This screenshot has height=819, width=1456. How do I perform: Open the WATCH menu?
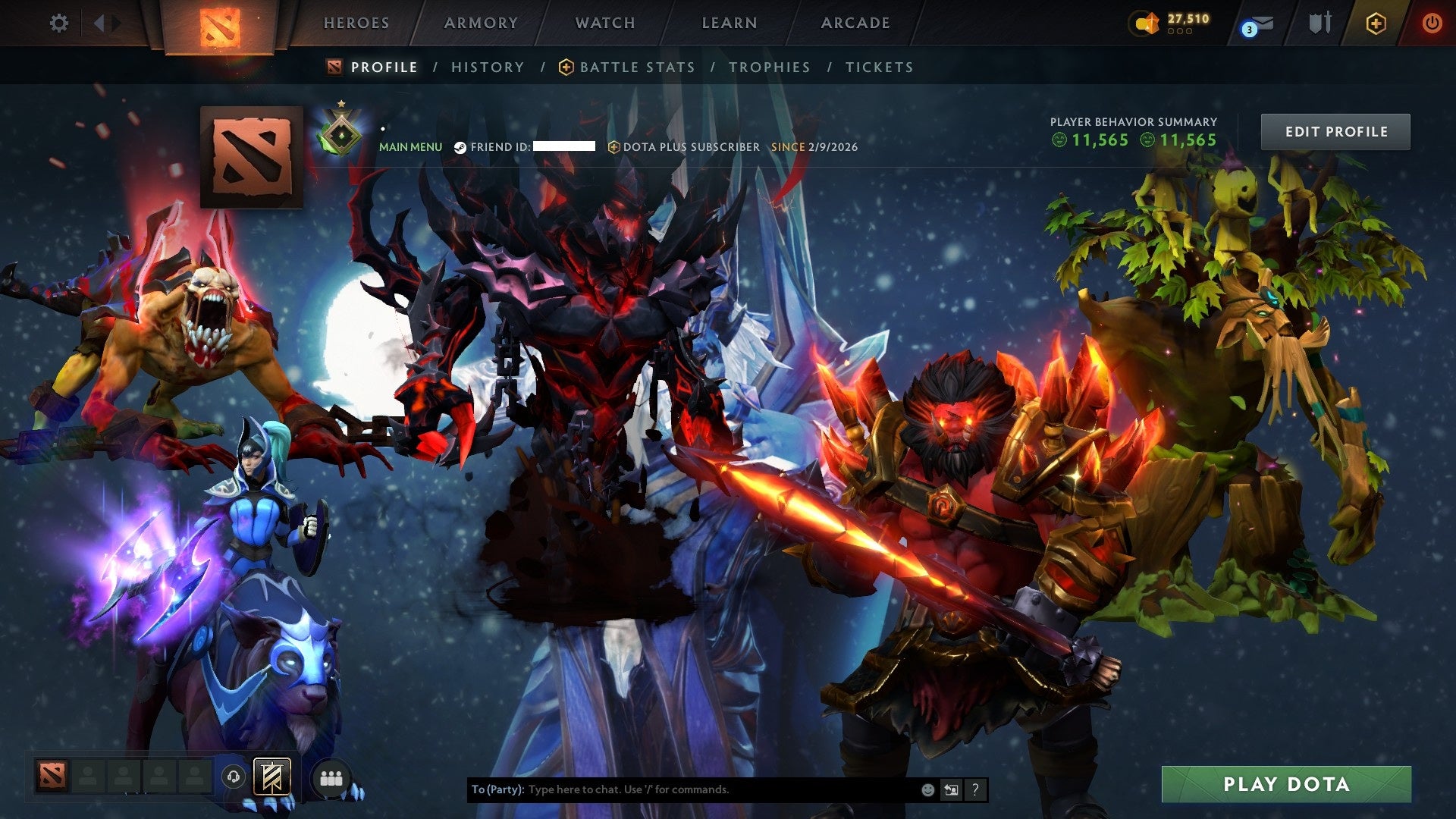605,23
